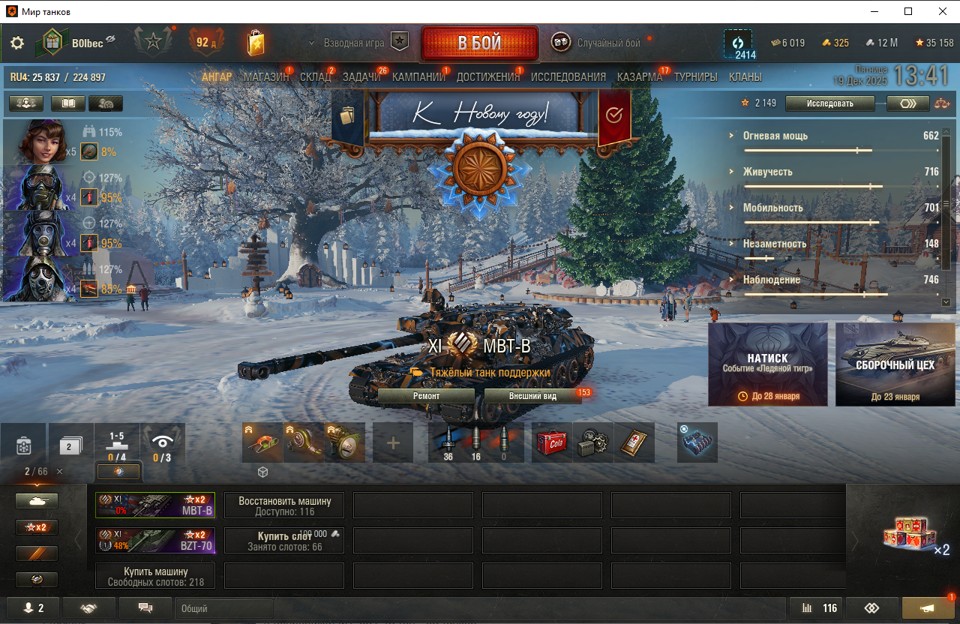Open the ИССЛЕДОВАНИЯ tab
960x624 pixels.
[568, 77]
